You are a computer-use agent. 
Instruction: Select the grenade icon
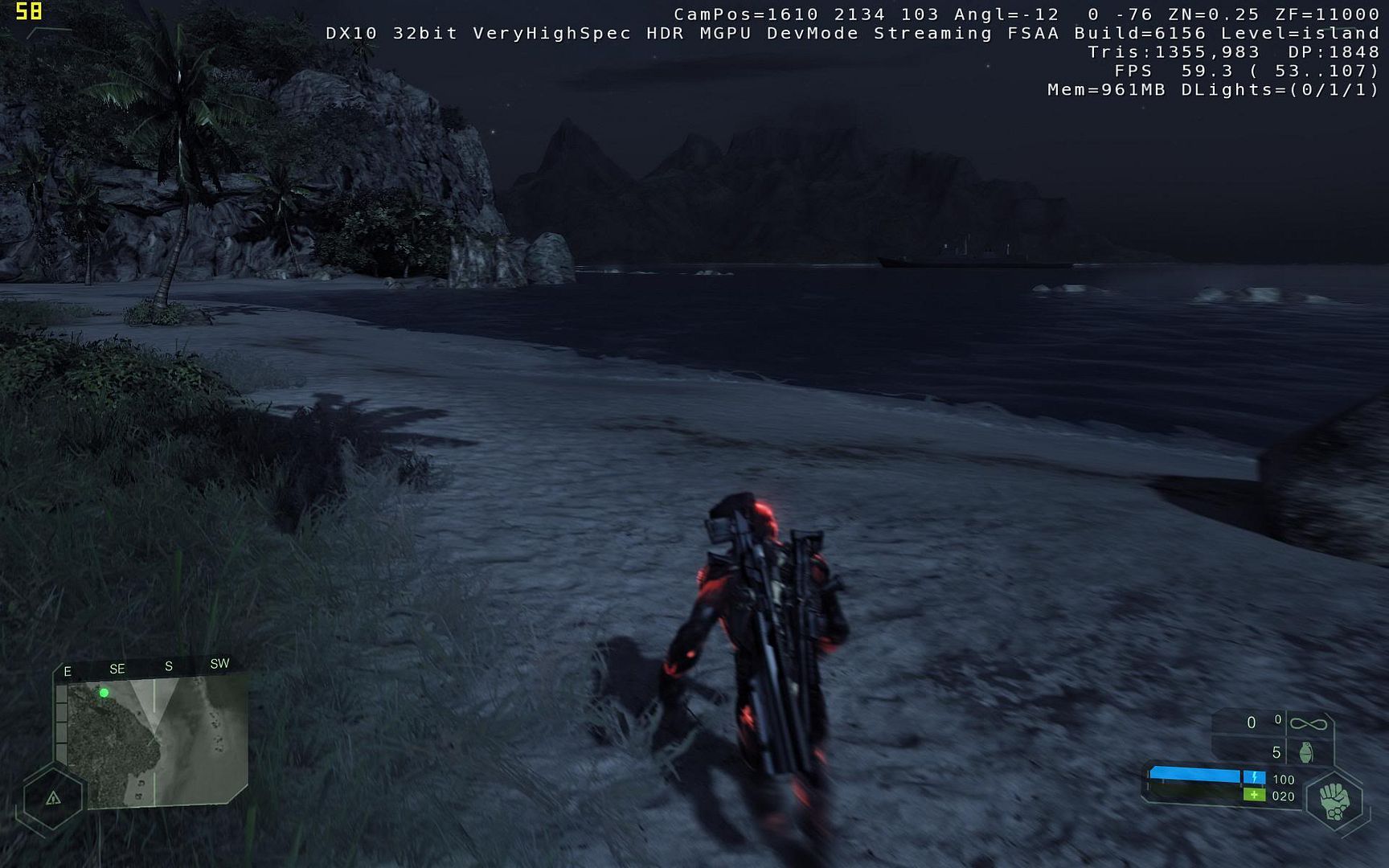point(1306,752)
